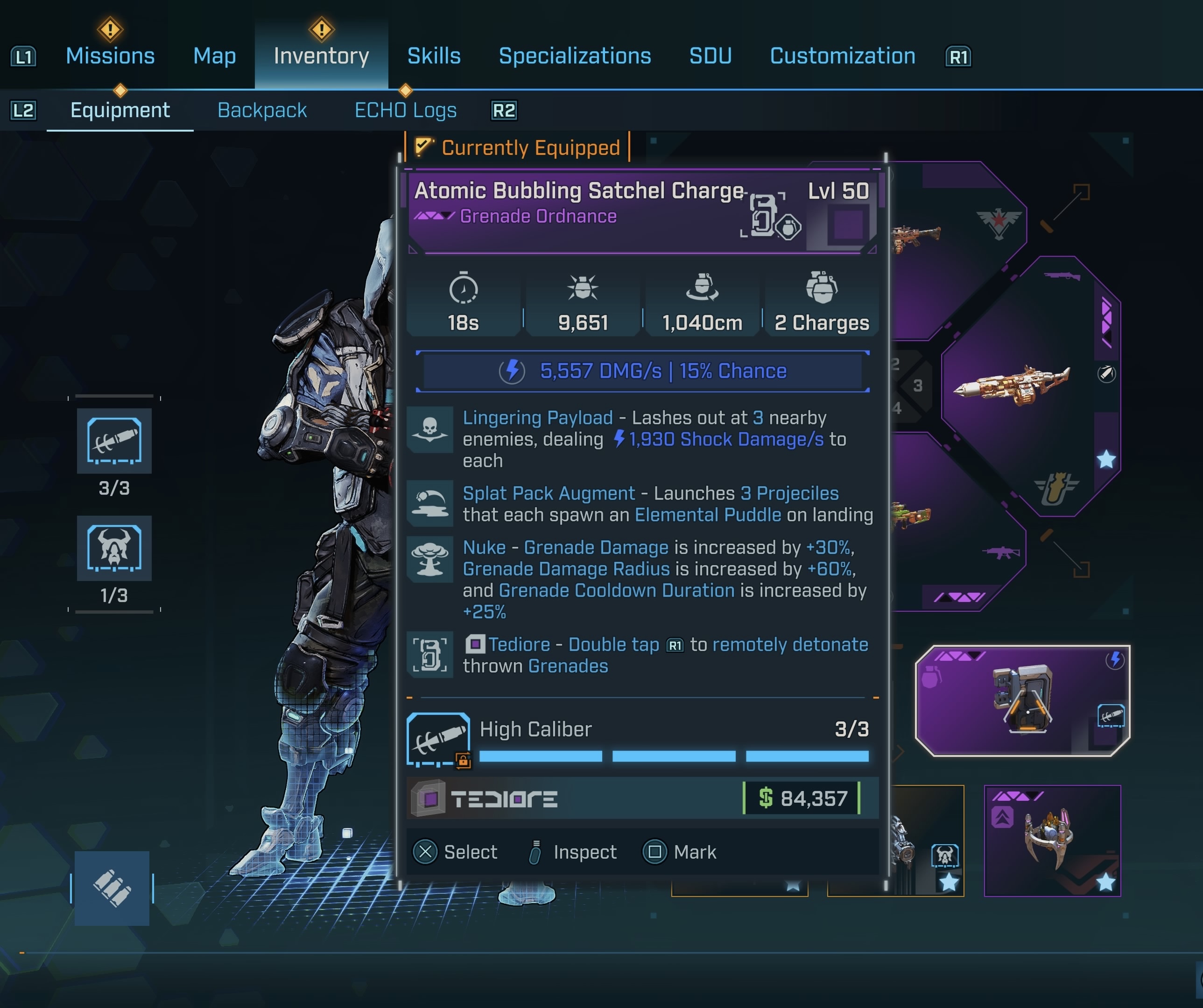Open the Missions tab
This screenshot has width=1203, height=1008.
click(110, 56)
